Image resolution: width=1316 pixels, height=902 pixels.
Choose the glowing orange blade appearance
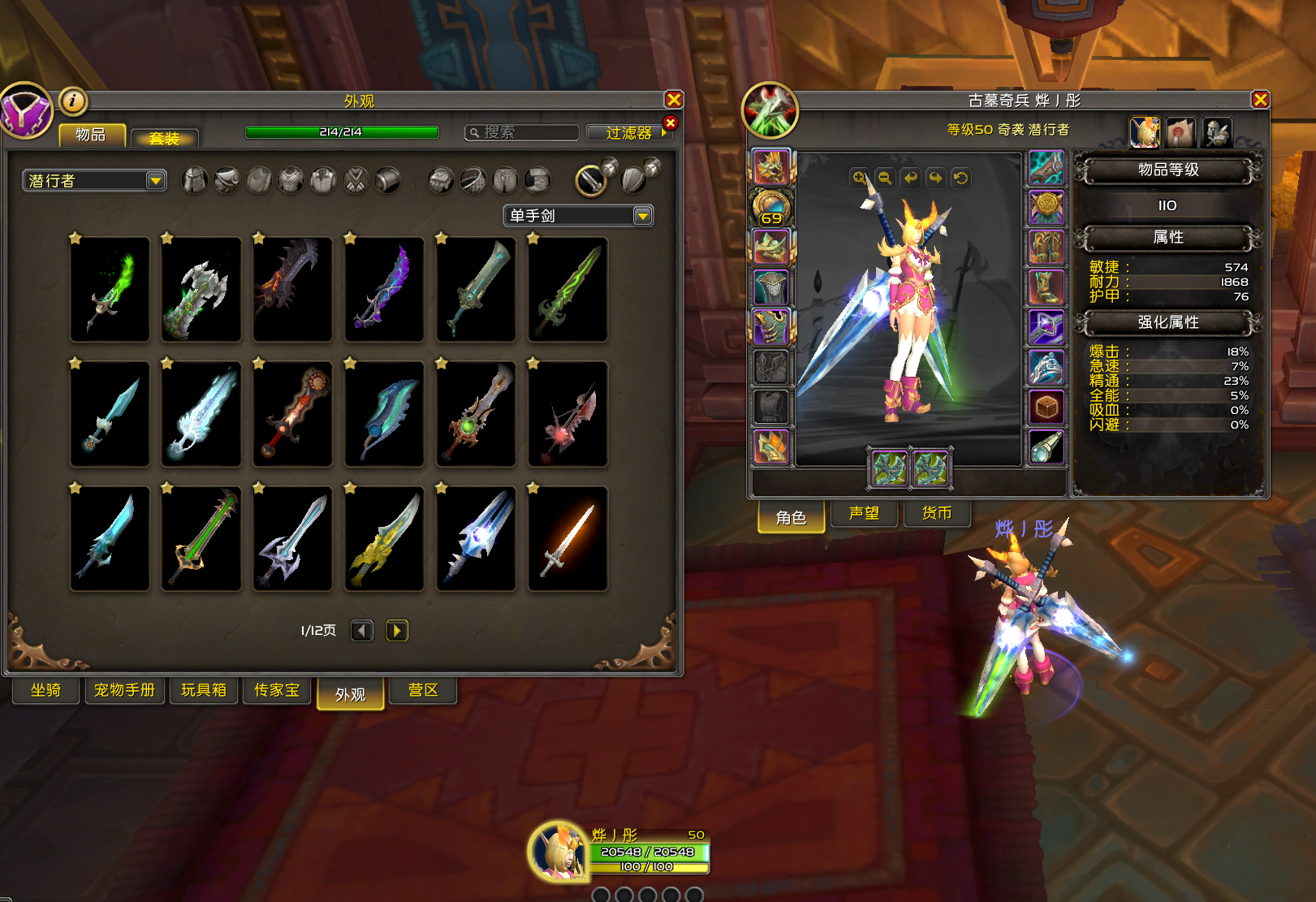[567, 538]
